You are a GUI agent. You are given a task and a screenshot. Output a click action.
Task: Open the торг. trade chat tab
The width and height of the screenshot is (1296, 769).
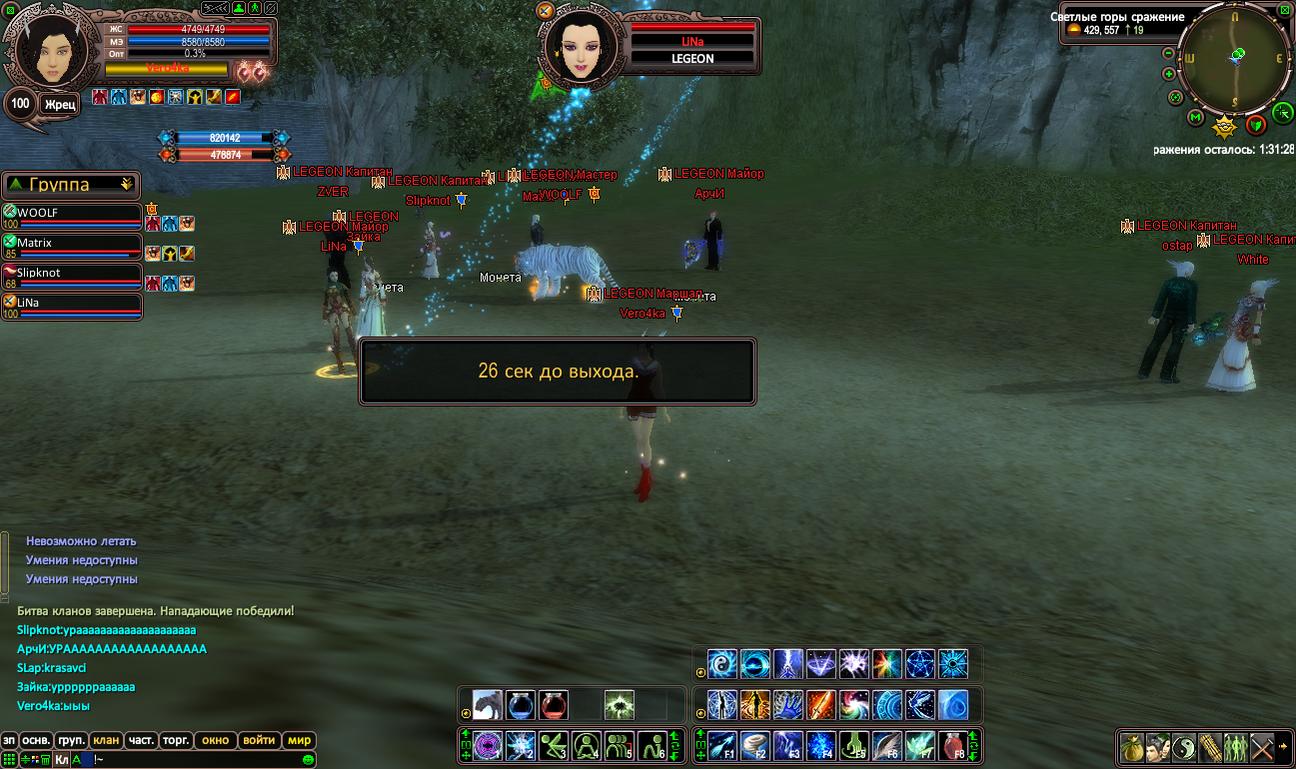(176, 741)
